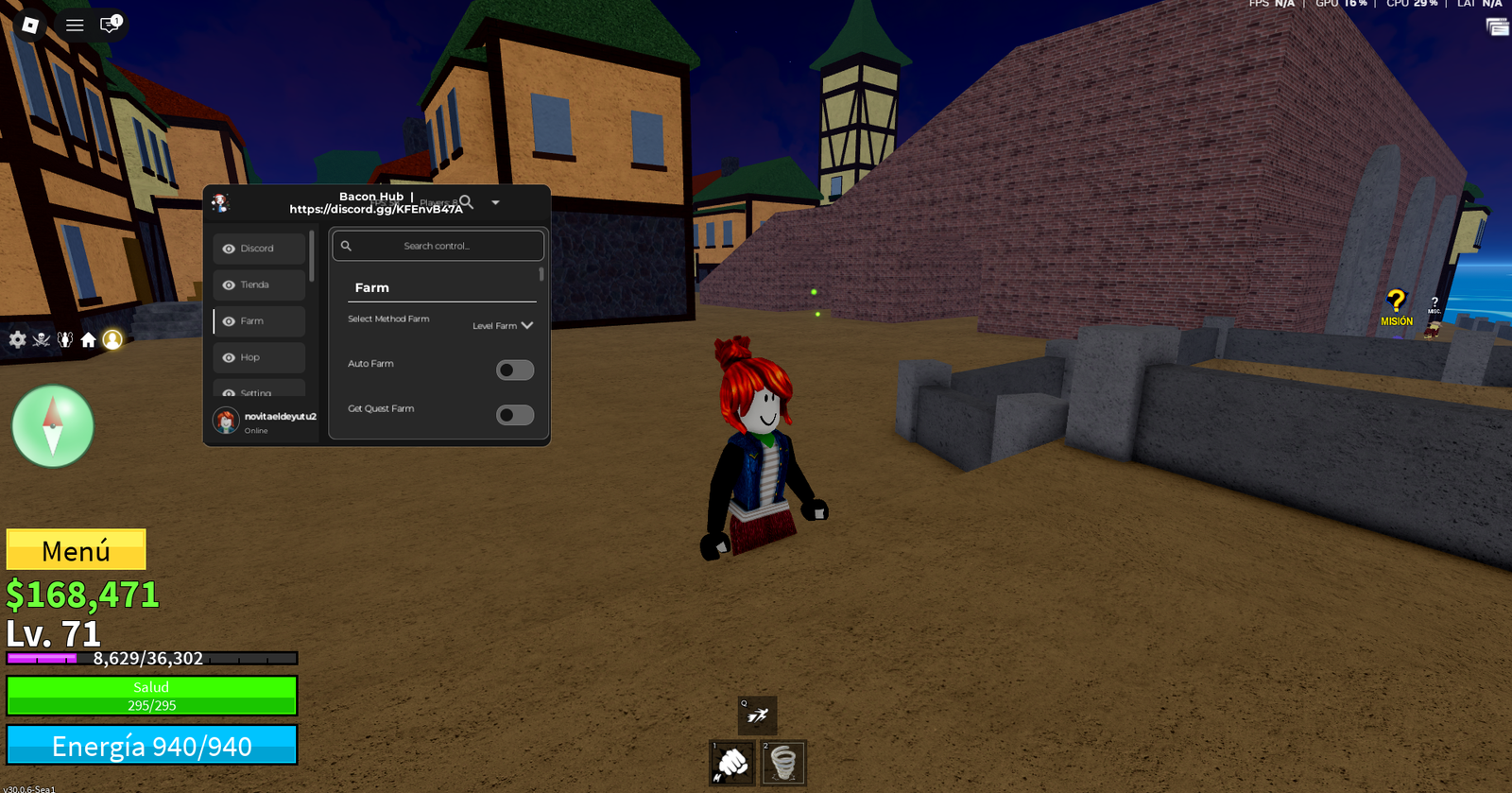The height and width of the screenshot is (793, 1512).
Task: Enable the Get Quest Farm toggle
Action: pos(515,415)
